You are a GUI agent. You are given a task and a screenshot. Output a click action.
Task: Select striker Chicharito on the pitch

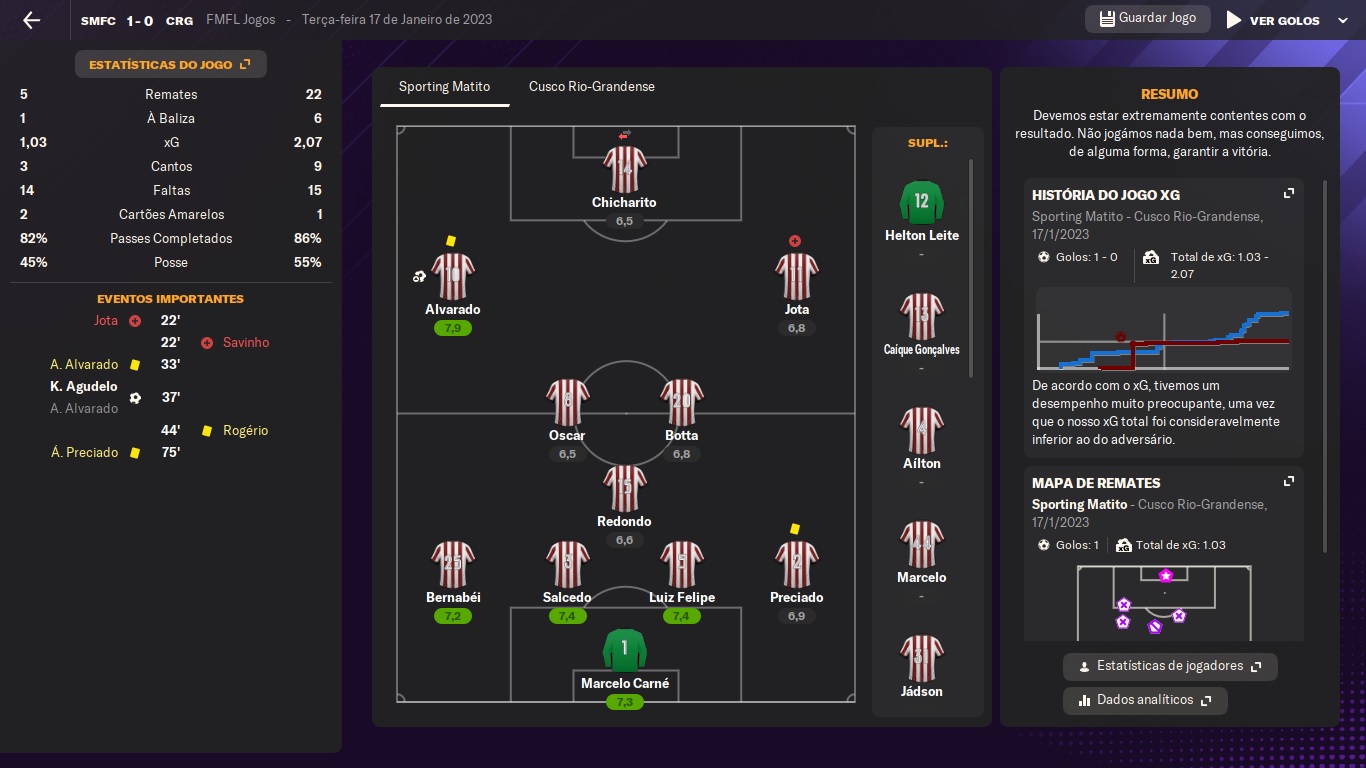tap(624, 170)
